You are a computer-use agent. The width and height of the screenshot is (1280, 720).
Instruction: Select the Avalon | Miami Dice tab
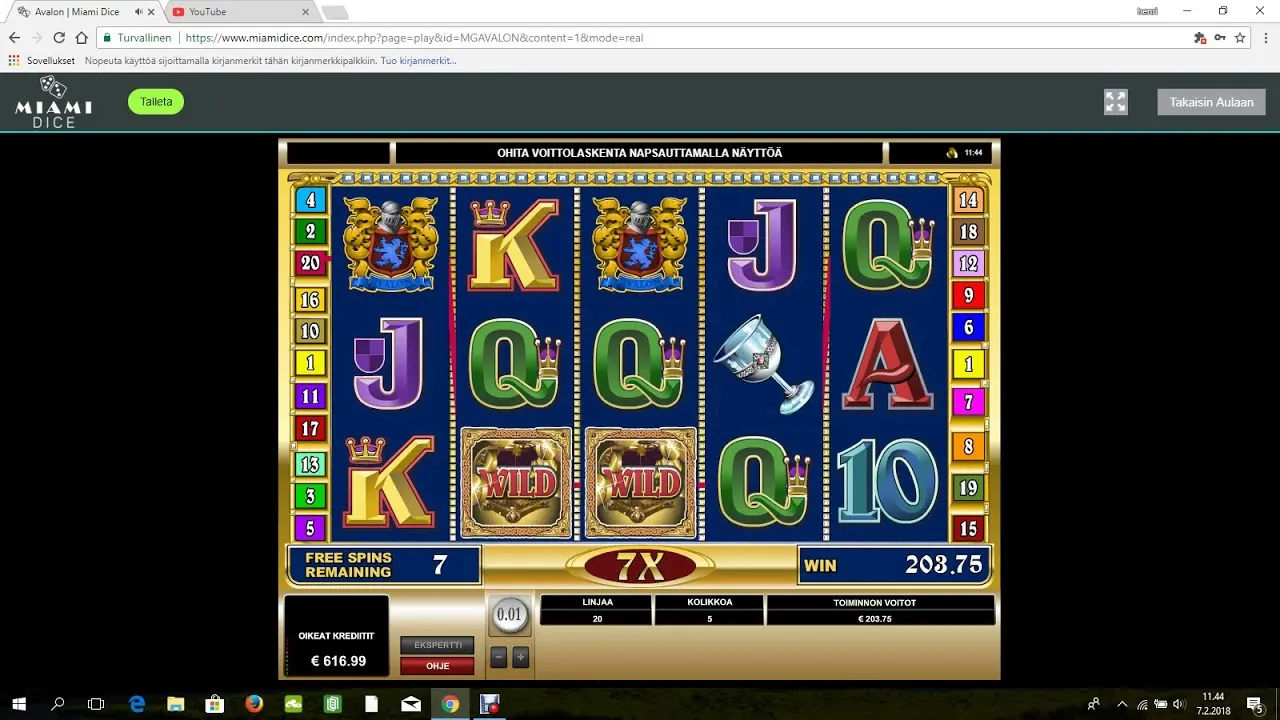(80, 12)
